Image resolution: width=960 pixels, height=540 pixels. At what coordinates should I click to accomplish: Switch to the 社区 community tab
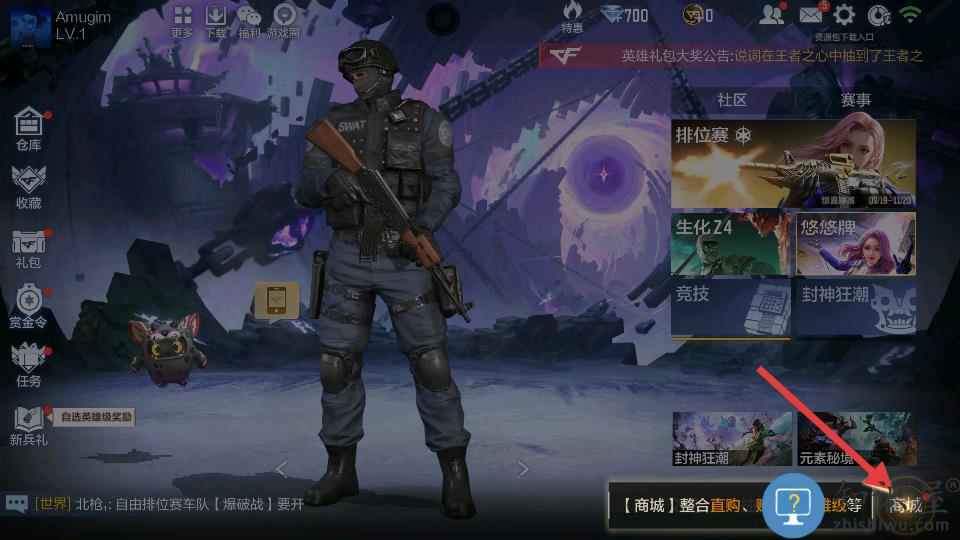732,100
